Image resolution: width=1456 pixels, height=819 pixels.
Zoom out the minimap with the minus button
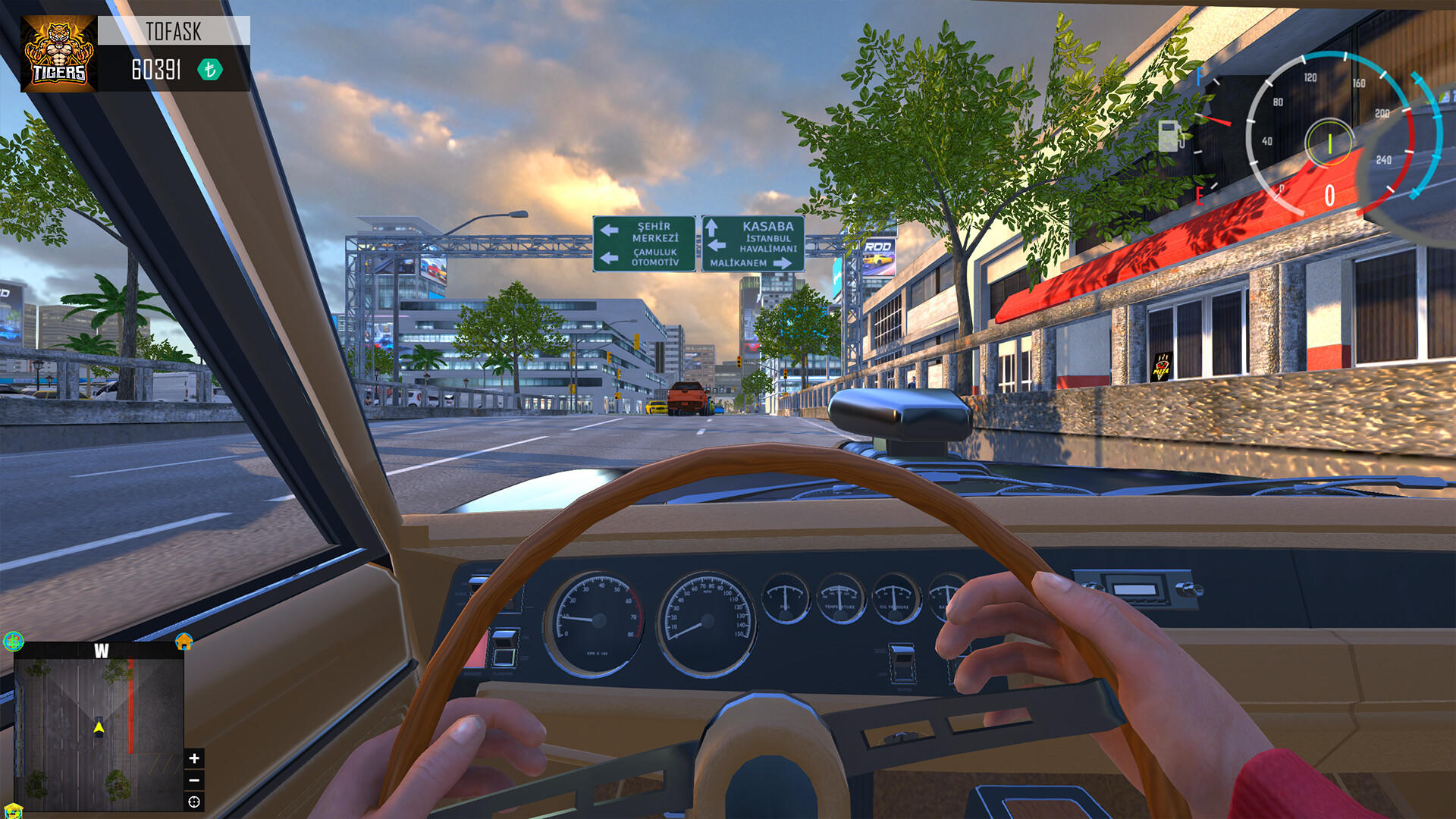pos(195,780)
